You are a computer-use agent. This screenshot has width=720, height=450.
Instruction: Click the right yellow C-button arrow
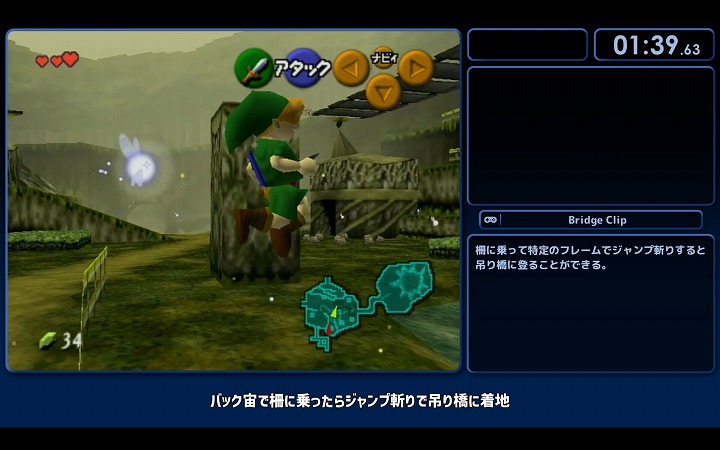pyautogui.click(x=416, y=67)
